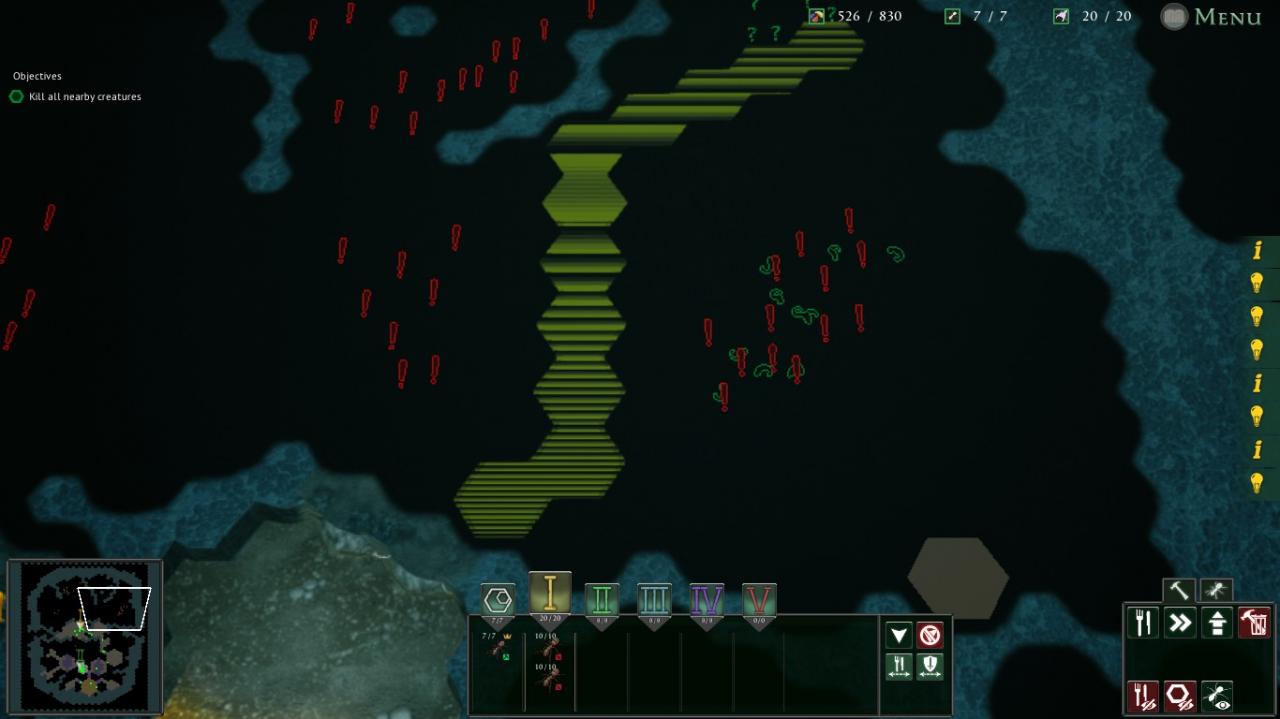Toggle the fork-and-knife arrows button

pyautogui.click(x=899, y=666)
